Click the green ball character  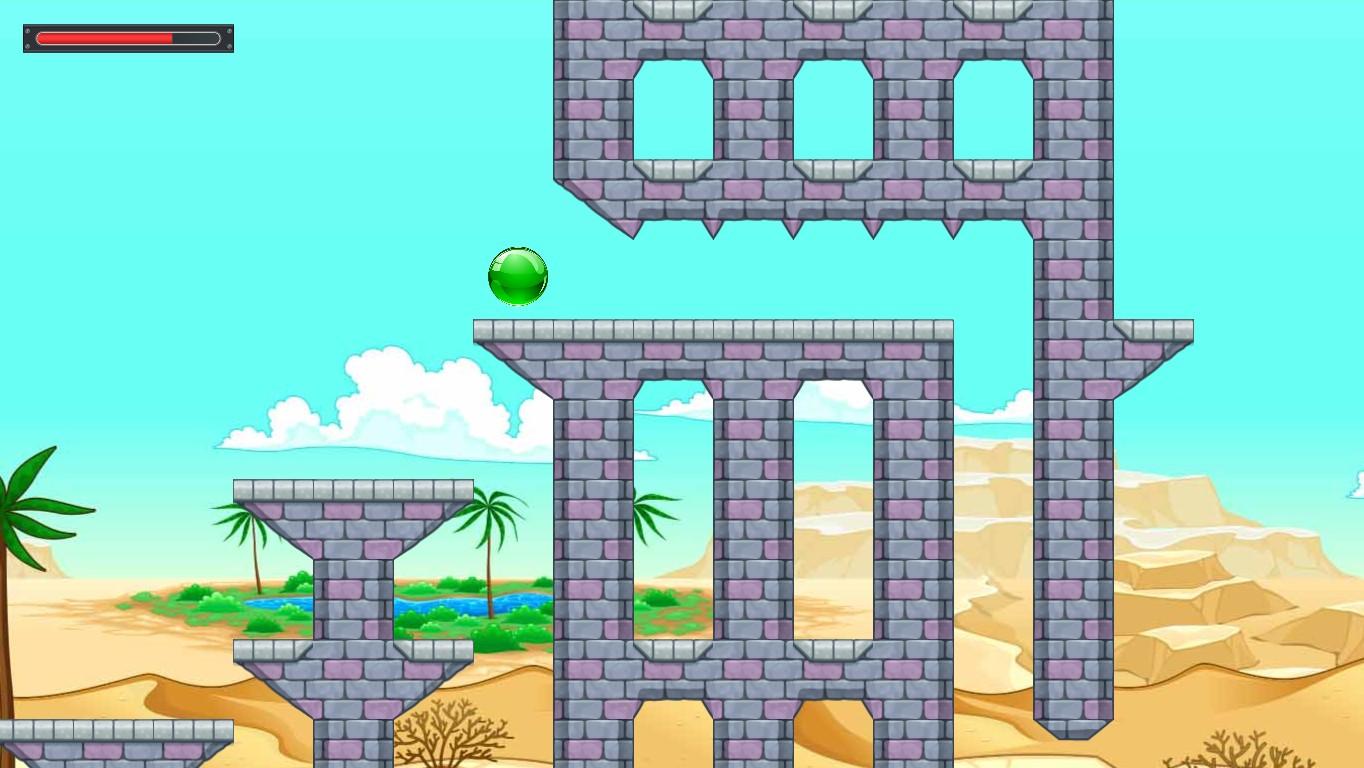[518, 275]
